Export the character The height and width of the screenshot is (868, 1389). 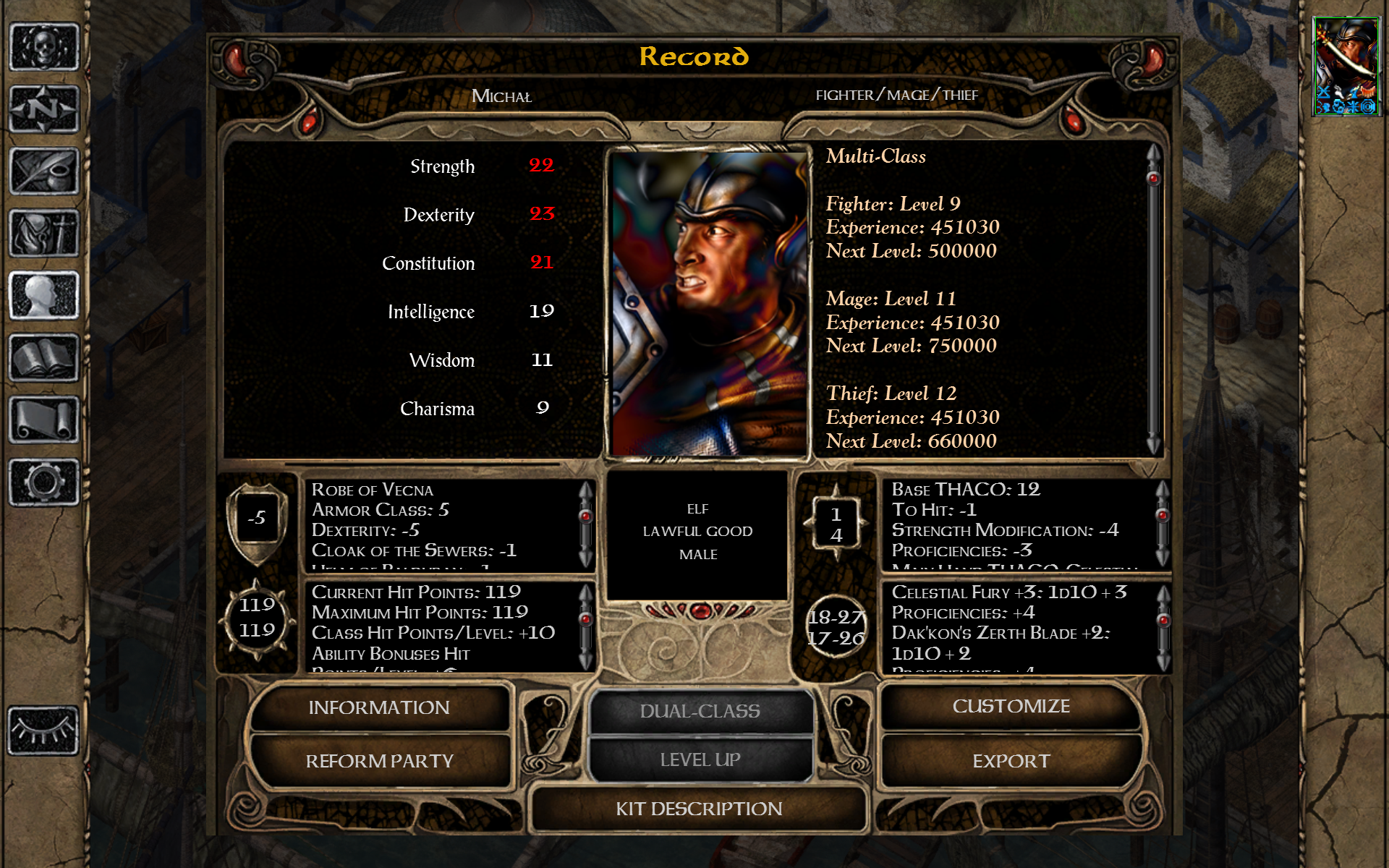pyautogui.click(x=1011, y=761)
